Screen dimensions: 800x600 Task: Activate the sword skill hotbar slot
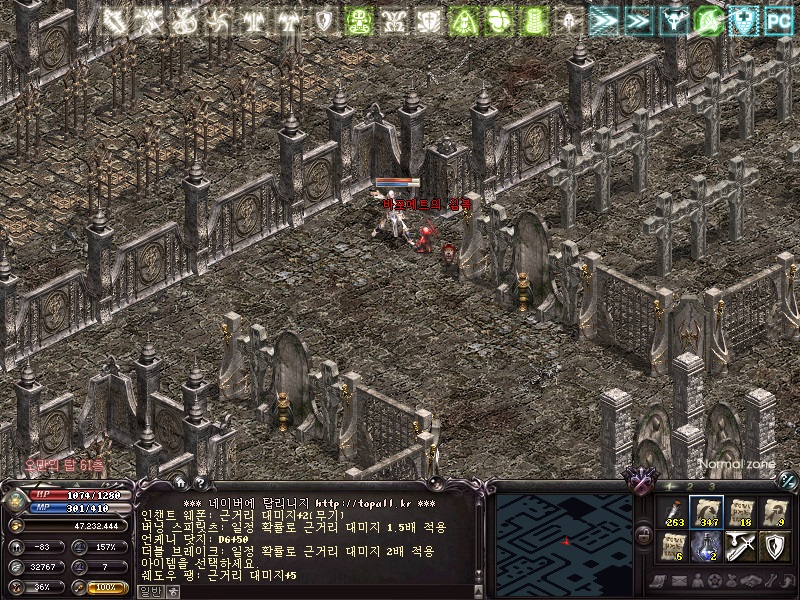(741, 547)
